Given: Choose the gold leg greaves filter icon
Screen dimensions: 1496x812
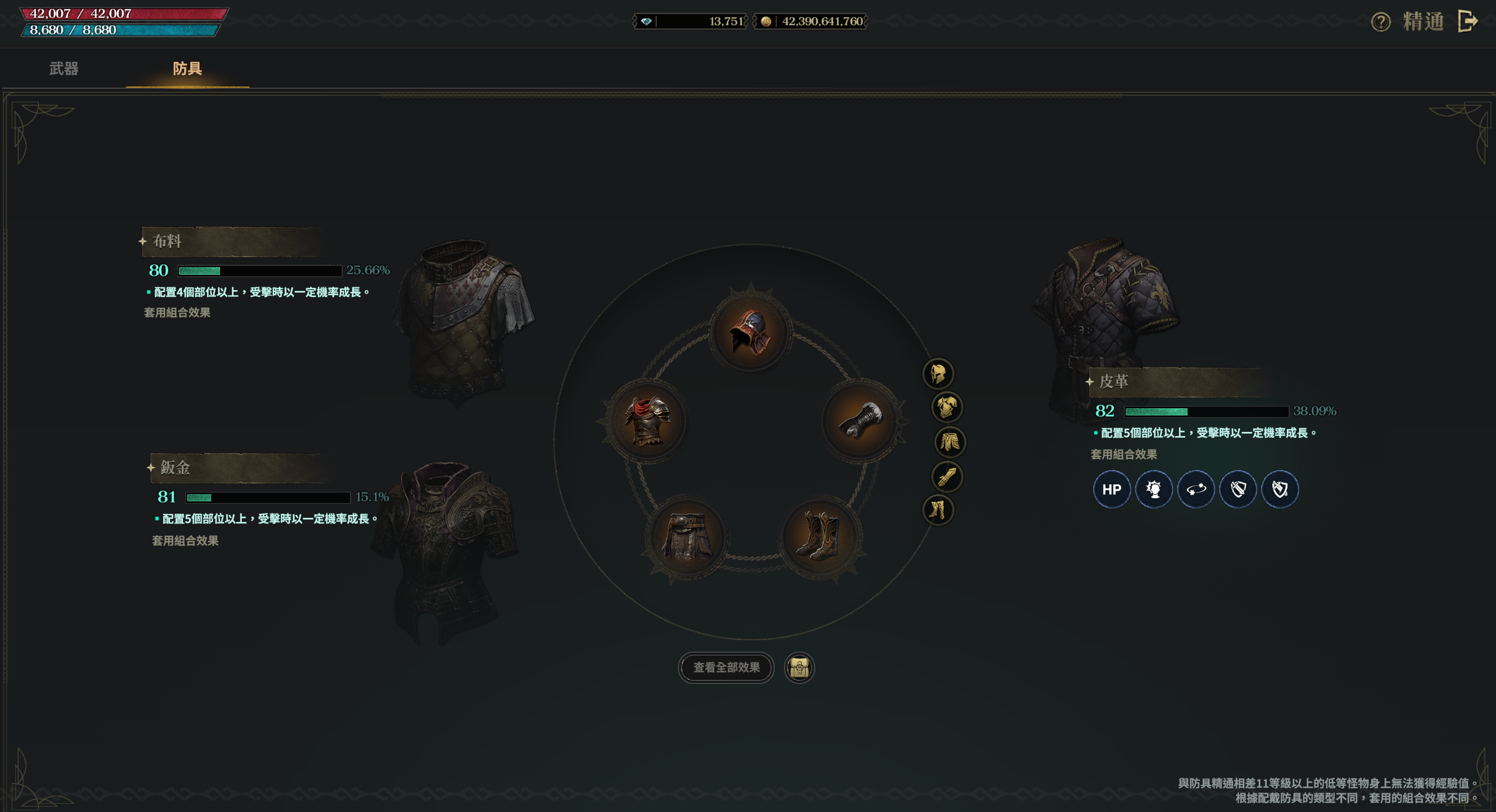Looking at the screenshot, I should pyautogui.click(x=938, y=510).
